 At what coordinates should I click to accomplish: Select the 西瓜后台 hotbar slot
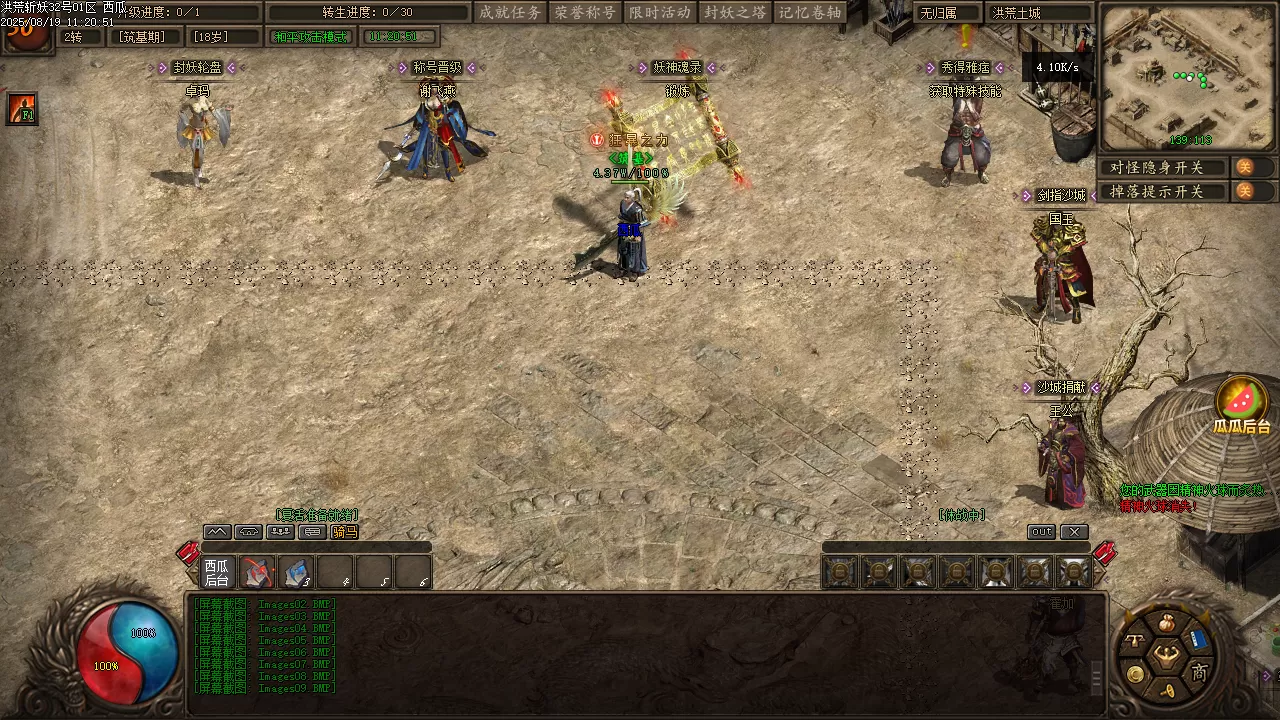[217, 572]
